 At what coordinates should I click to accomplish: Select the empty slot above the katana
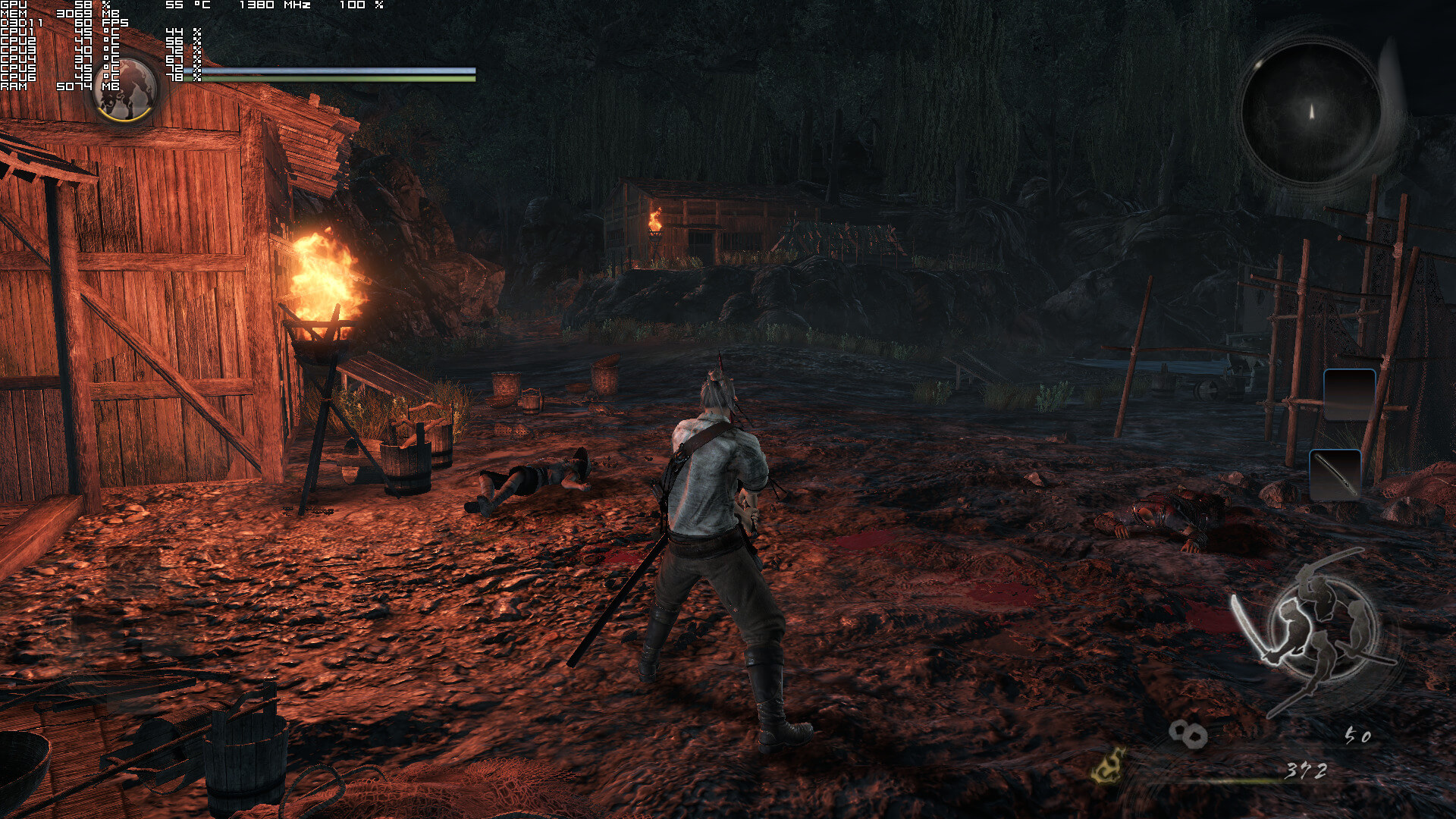tap(1349, 394)
